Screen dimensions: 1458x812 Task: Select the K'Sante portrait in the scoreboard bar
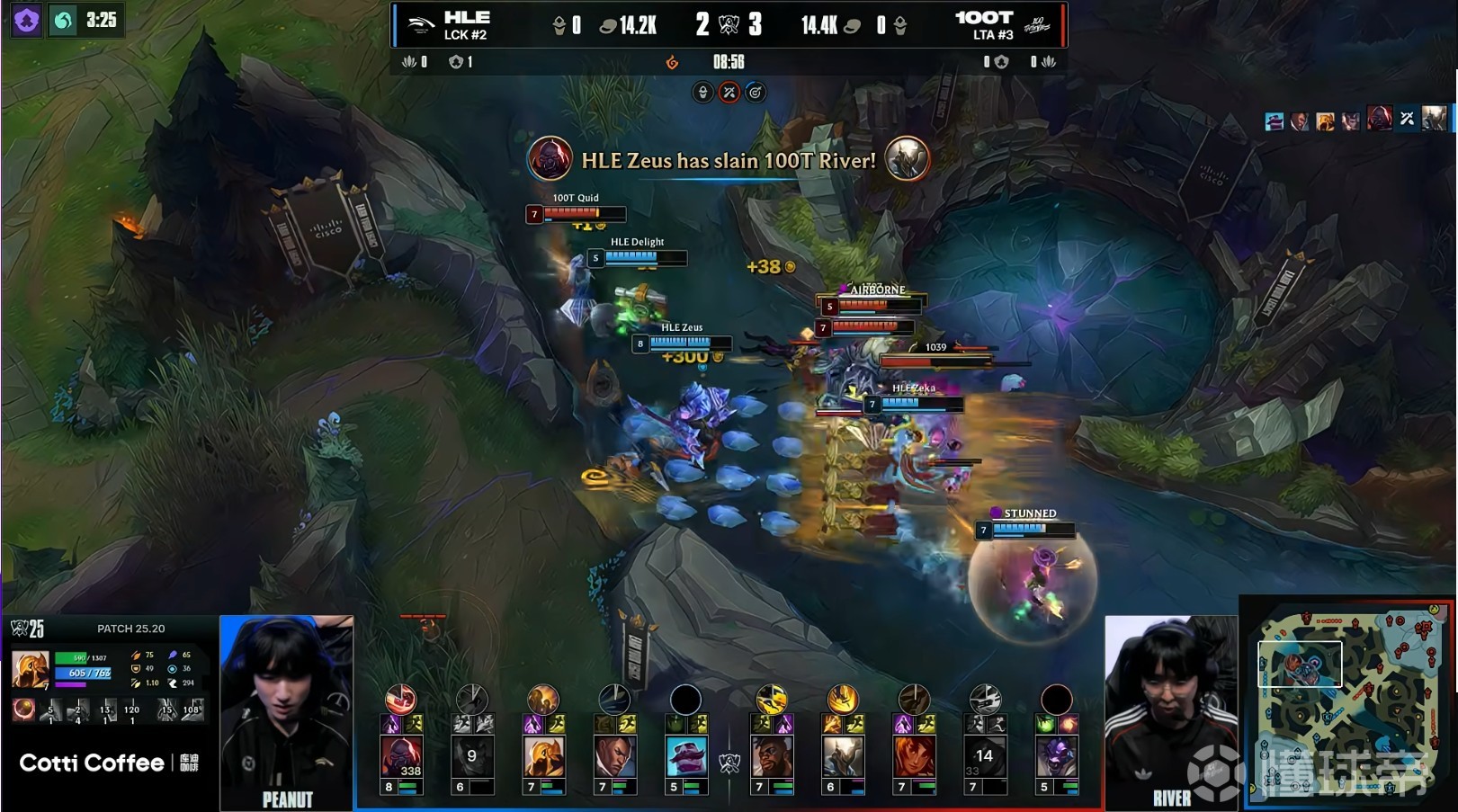click(772, 757)
